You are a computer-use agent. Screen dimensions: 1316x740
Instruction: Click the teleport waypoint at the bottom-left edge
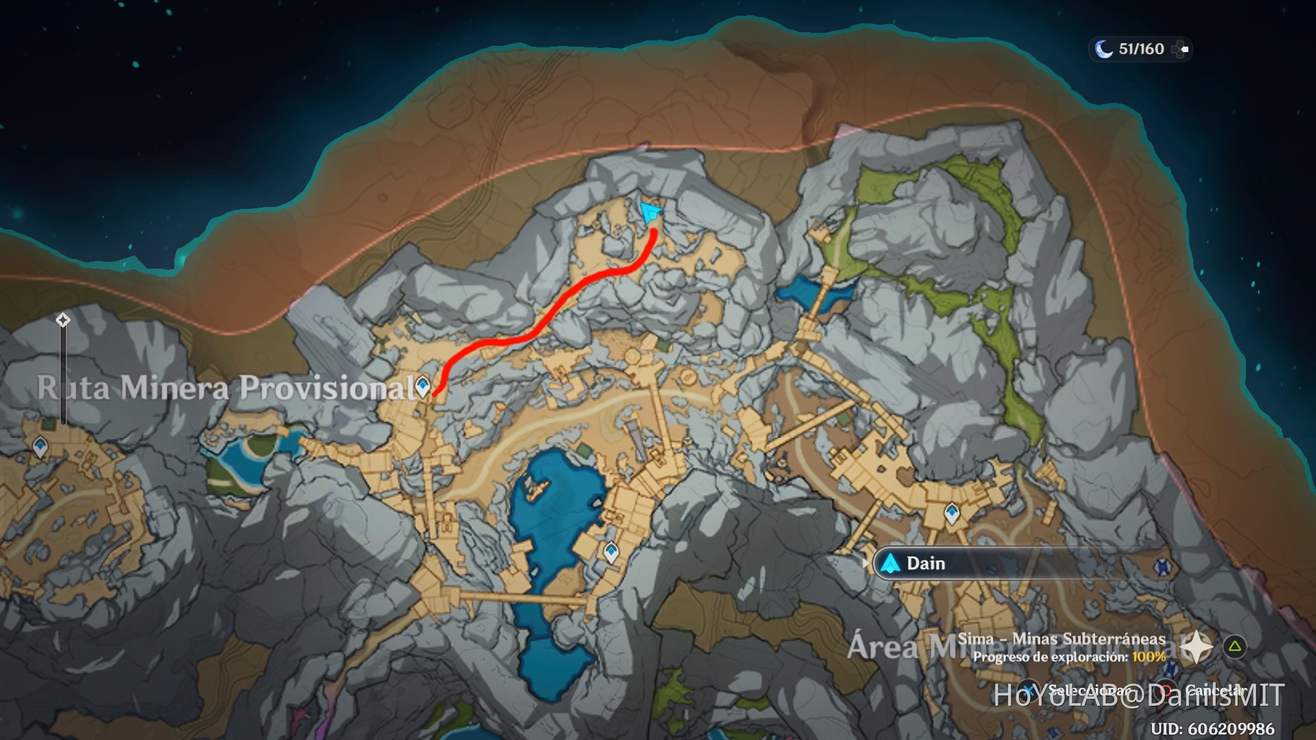pyautogui.click(x=41, y=444)
